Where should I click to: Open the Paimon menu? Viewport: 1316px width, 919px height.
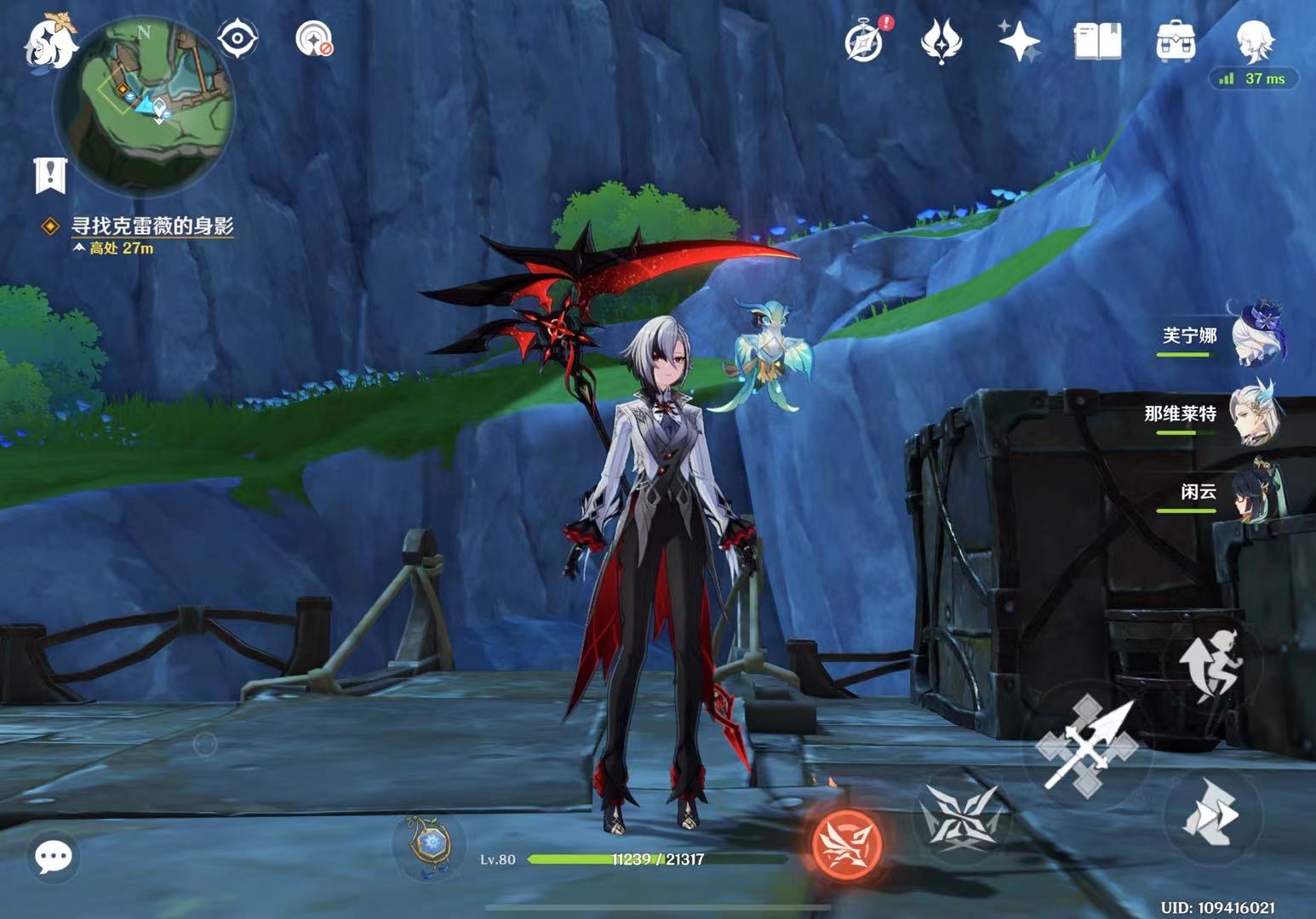(48, 43)
